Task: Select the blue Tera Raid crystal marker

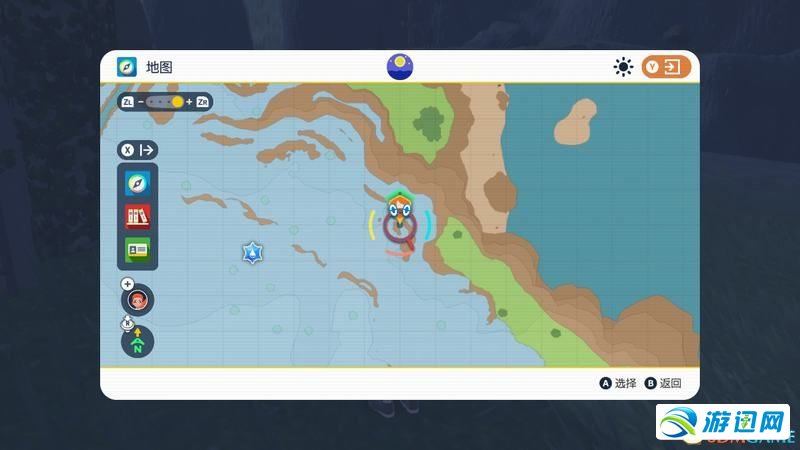Action: (250, 252)
